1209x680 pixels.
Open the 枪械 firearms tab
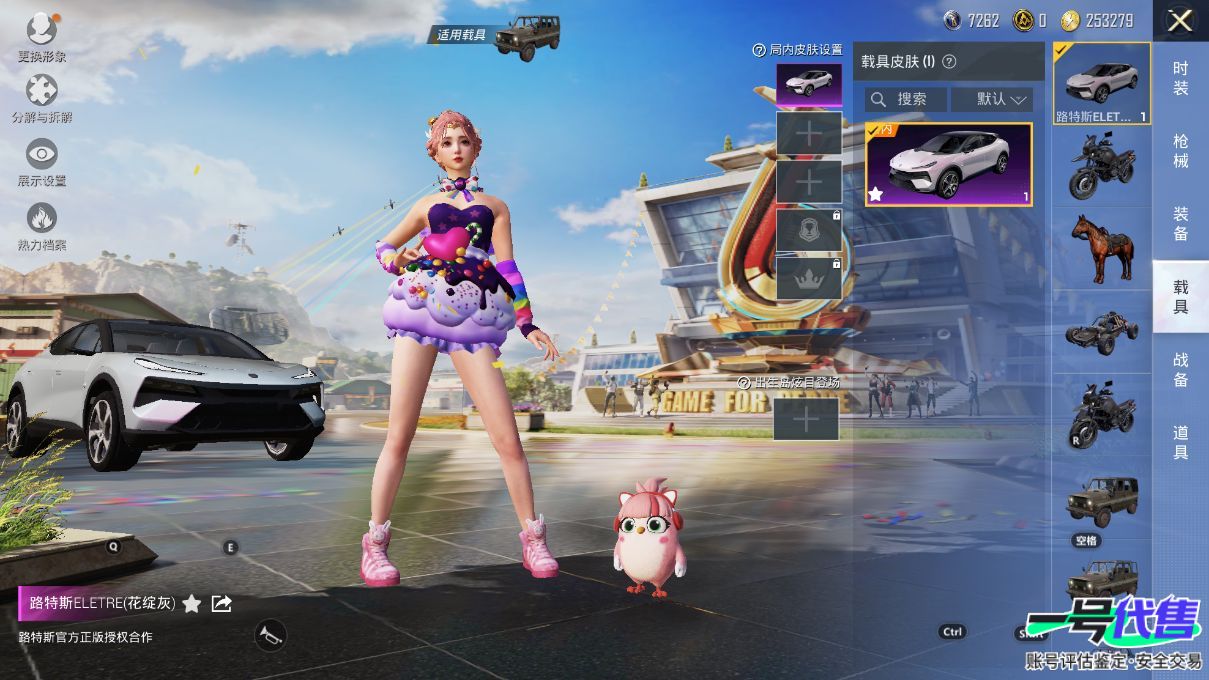point(1181,151)
